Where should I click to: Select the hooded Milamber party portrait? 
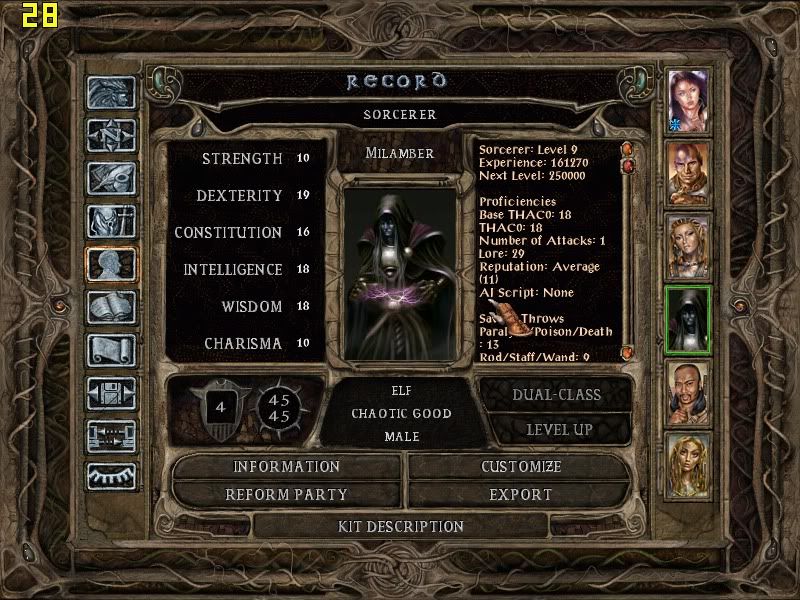pos(689,319)
